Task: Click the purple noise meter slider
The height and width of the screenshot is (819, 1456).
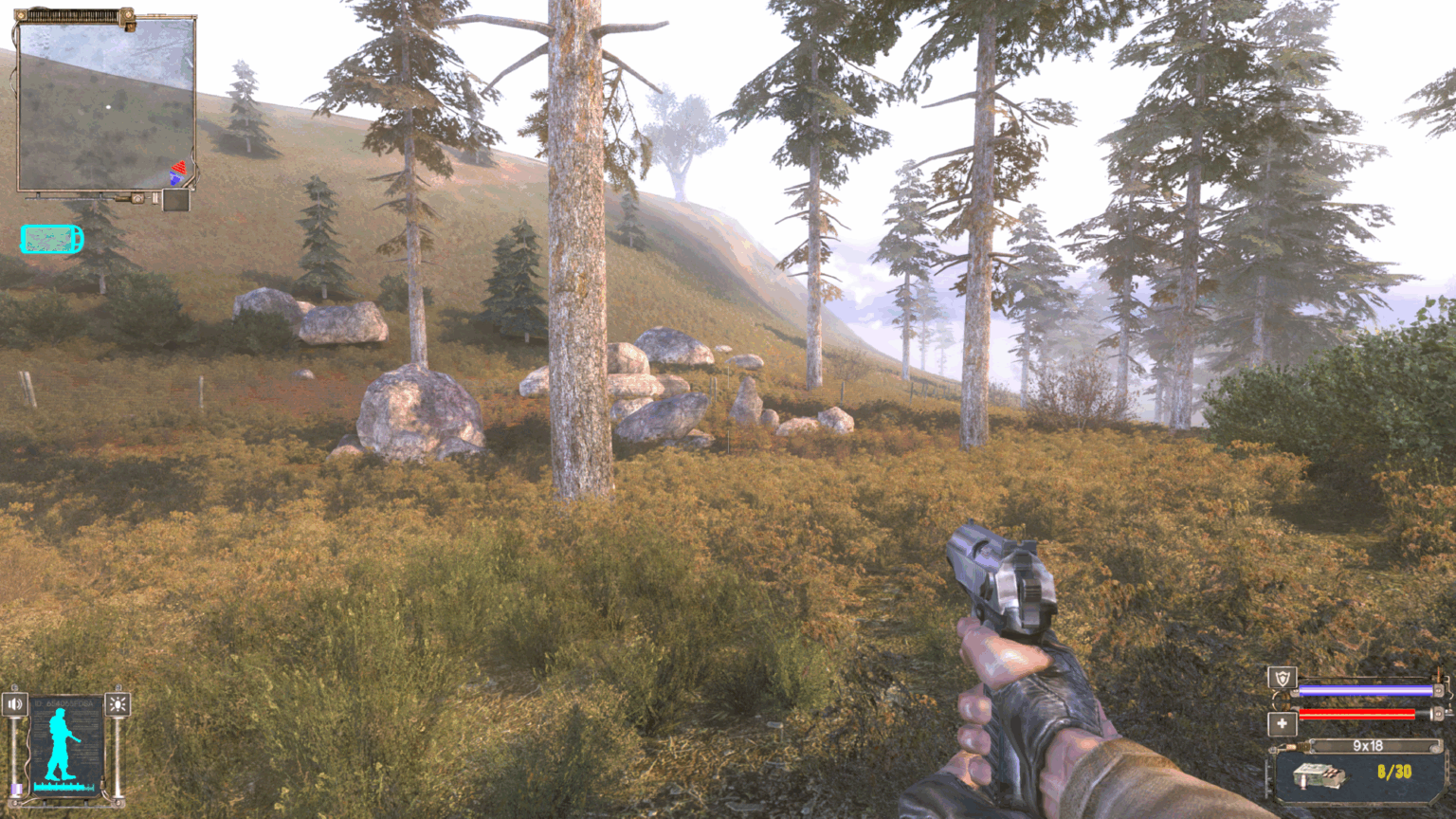Action: 16,787
